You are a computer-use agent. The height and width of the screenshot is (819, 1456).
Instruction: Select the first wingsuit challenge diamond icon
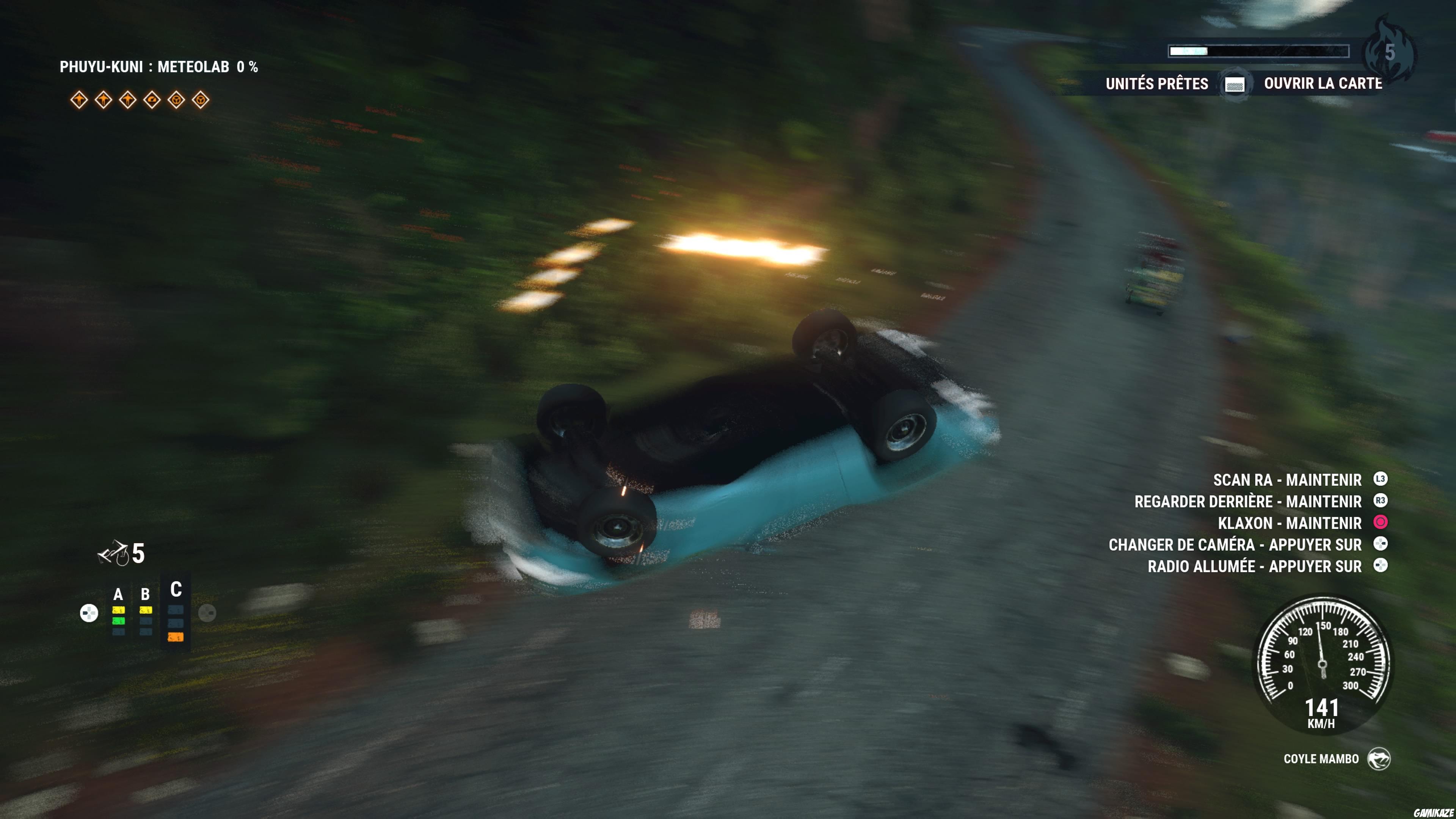[x=79, y=100]
